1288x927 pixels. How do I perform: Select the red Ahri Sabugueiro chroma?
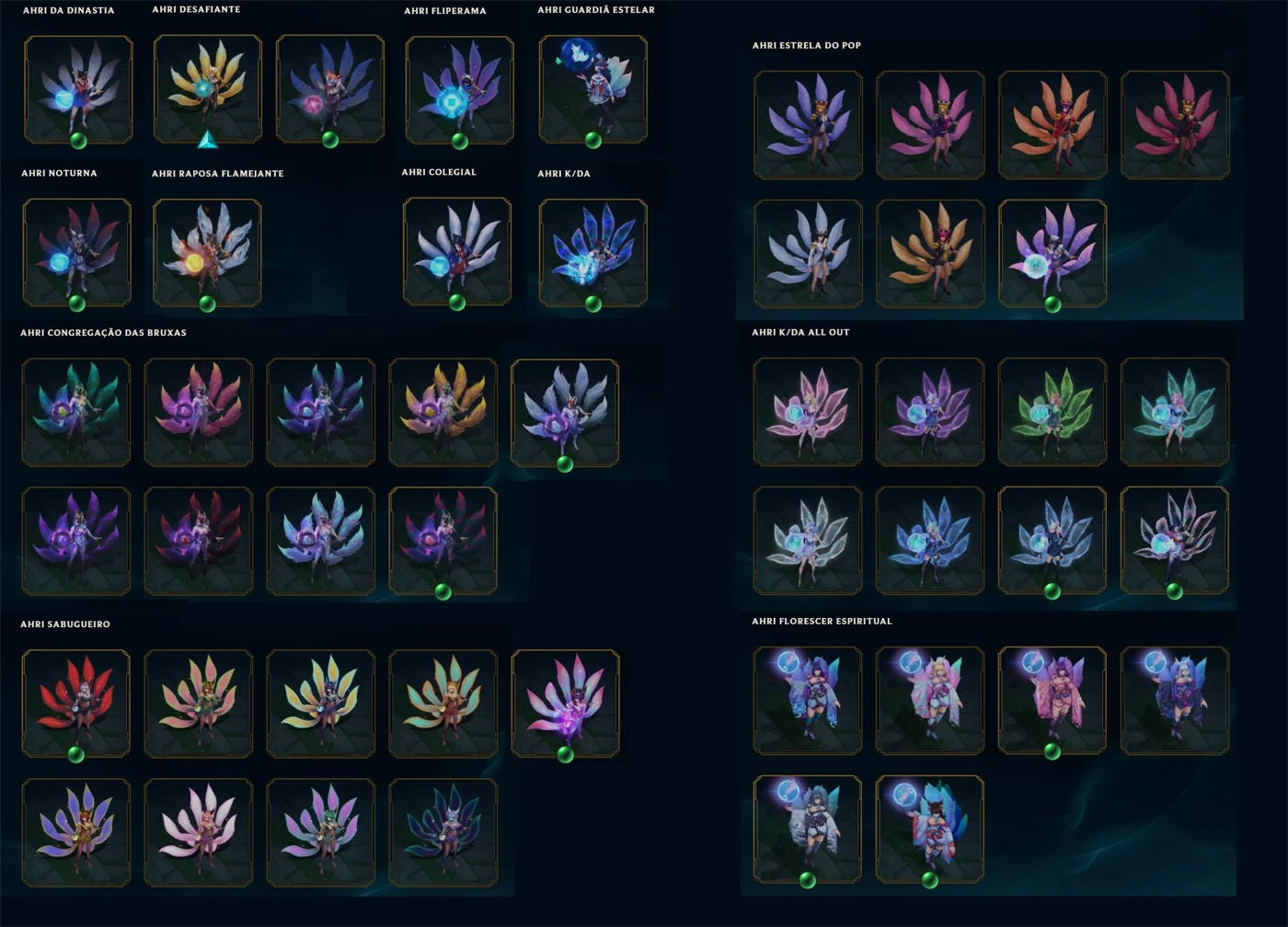pos(76,704)
